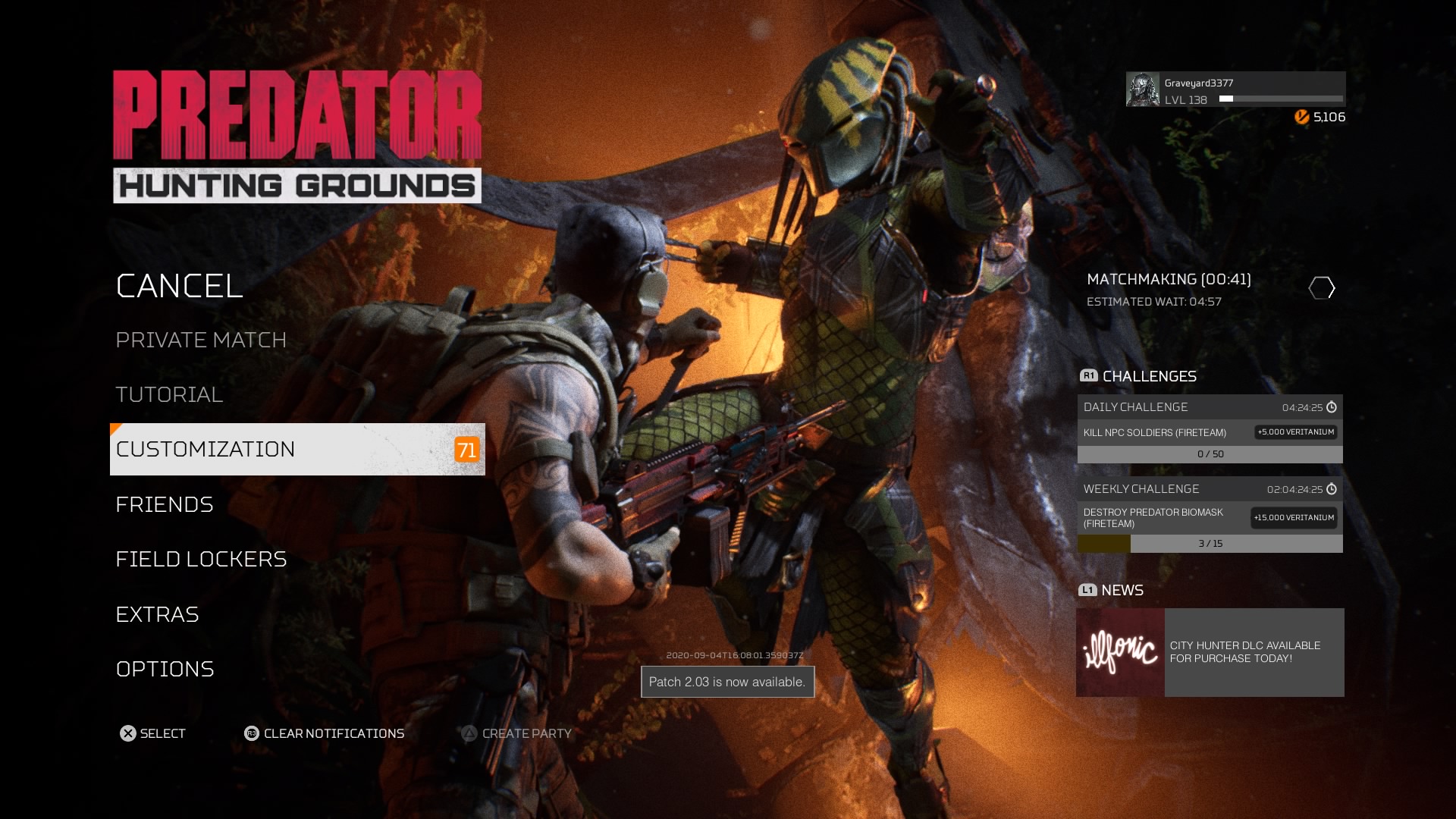Open the Options menu
The height and width of the screenshot is (819, 1456).
165,669
